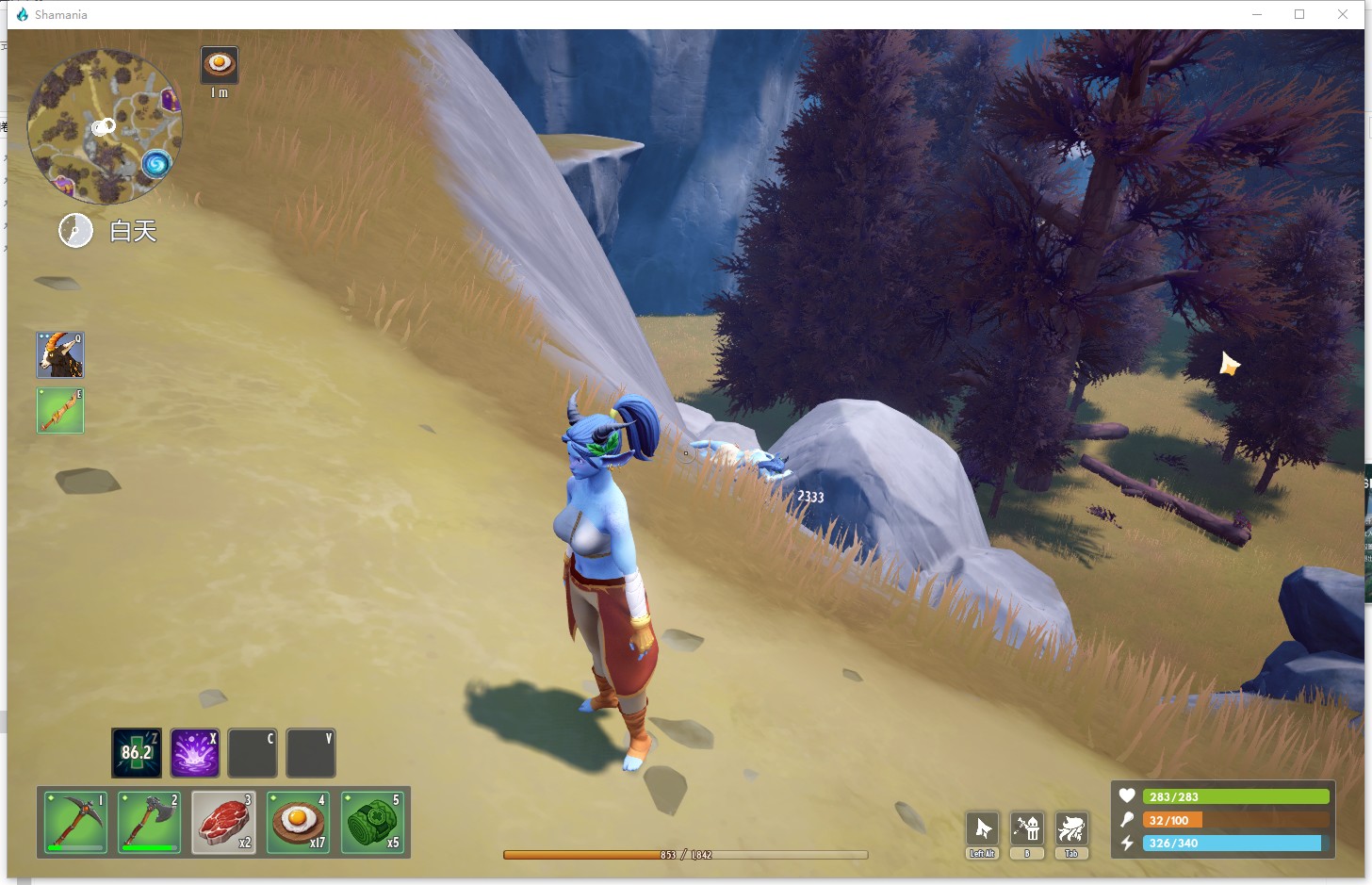The image size is (1372, 885).
Task: Choose the fried egg hotbar item
Action: pos(298,822)
